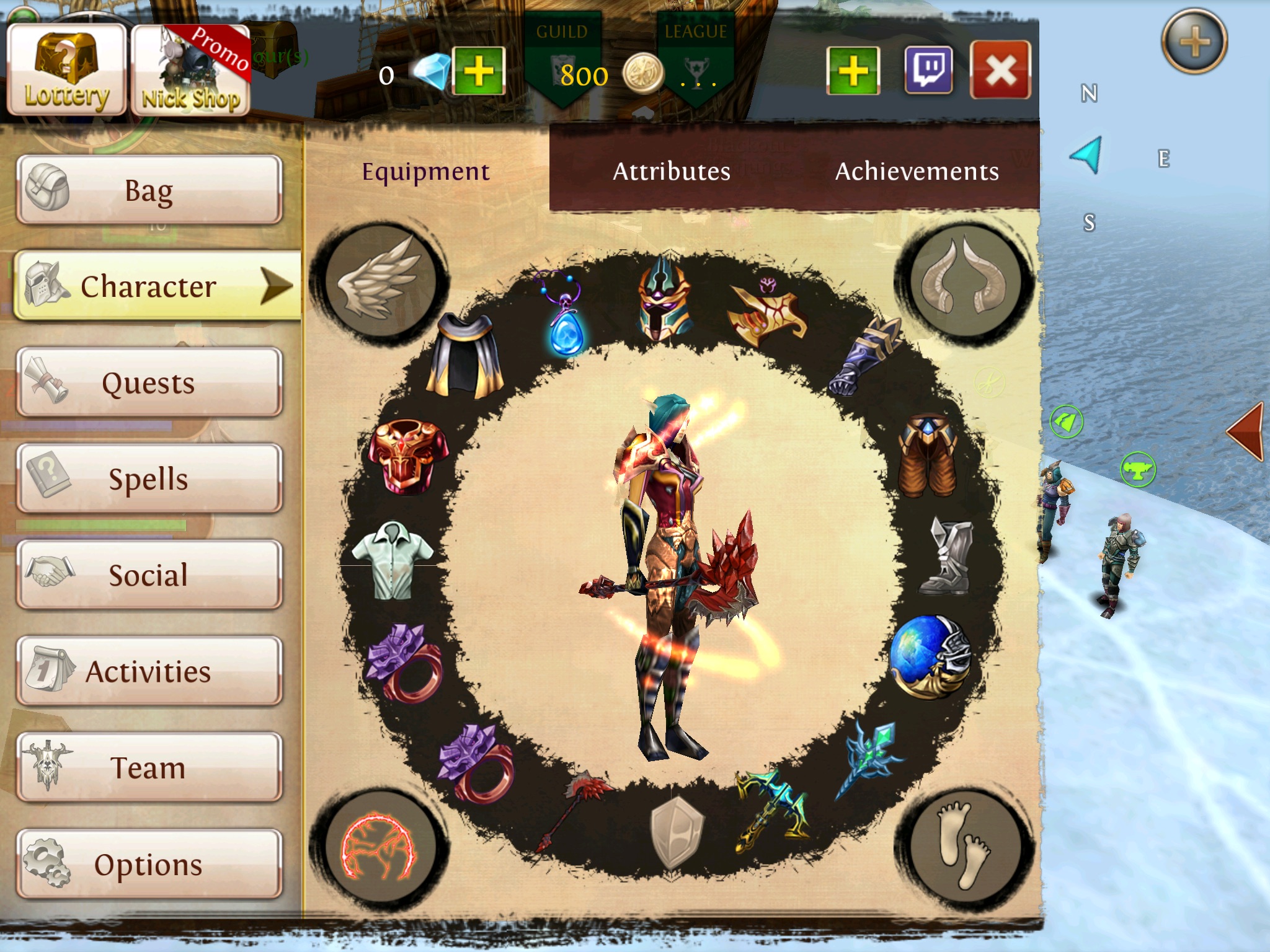Select the blue teardrop amulet slot
The width and height of the screenshot is (1270, 952).
[564, 315]
